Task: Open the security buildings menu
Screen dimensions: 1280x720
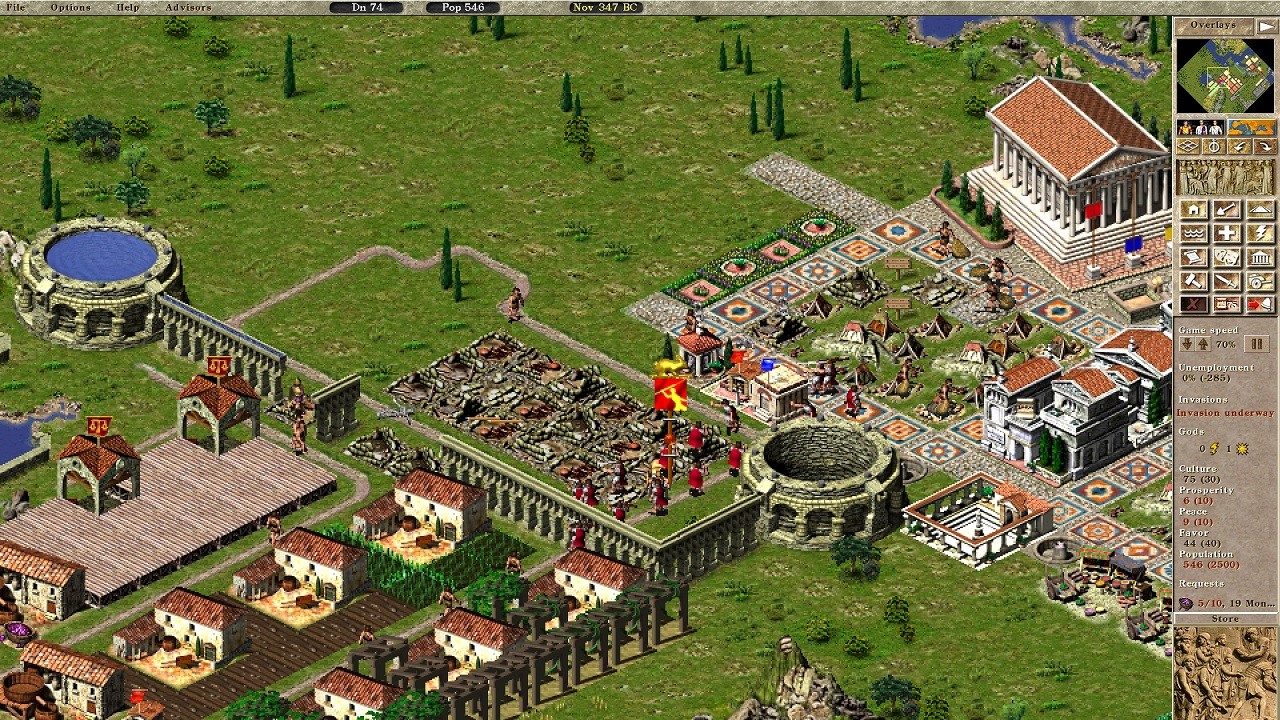Action: [x=1225, y=281]
